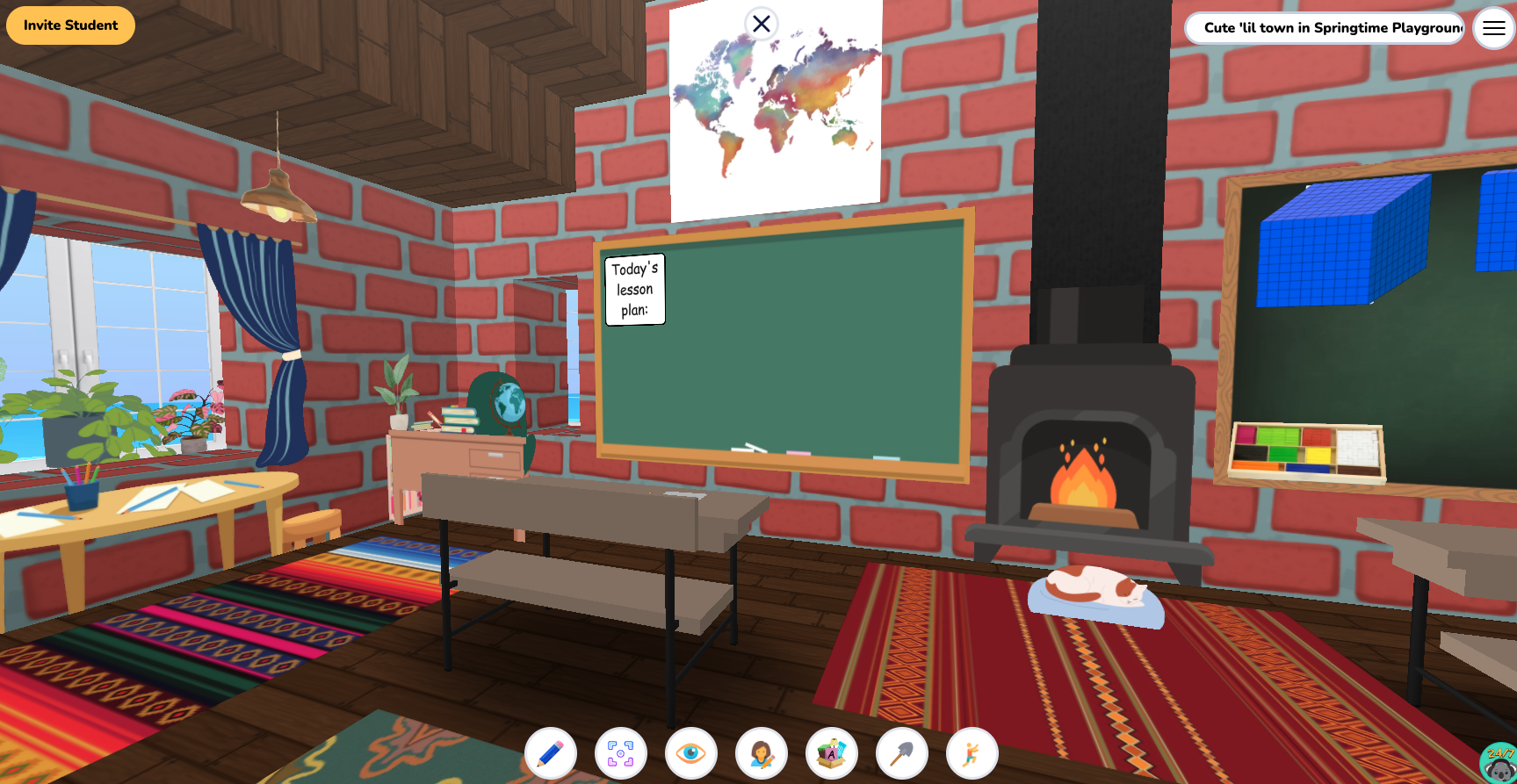
Task: Click the Invite Student button
Action: pos(70,25)
